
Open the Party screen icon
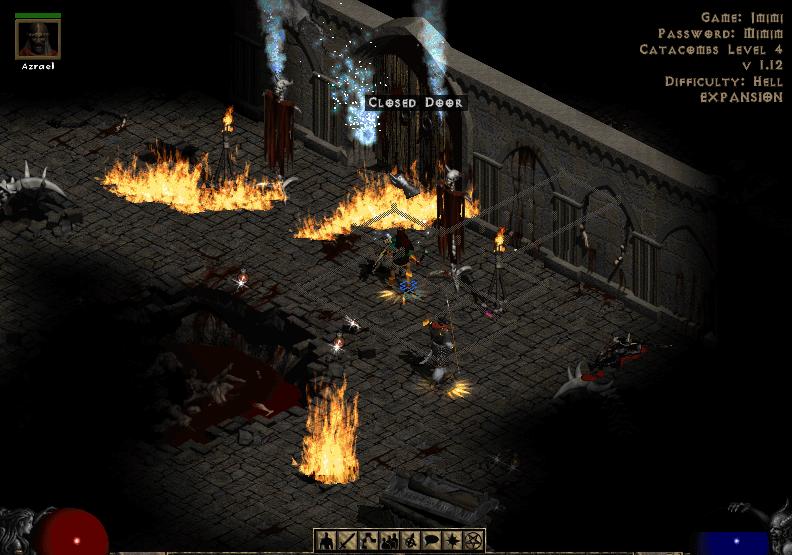390,541
